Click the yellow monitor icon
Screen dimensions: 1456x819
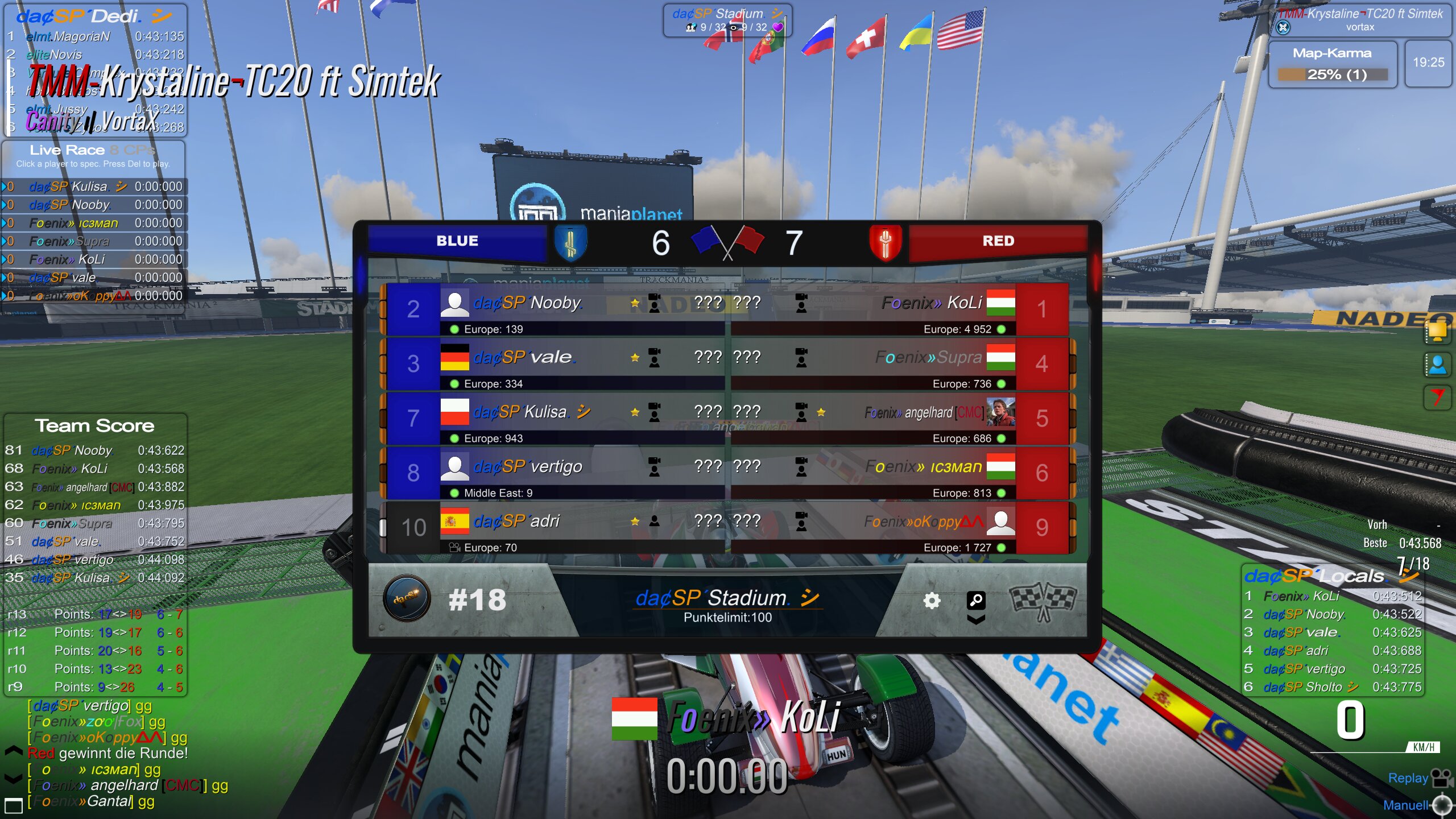1437,332
